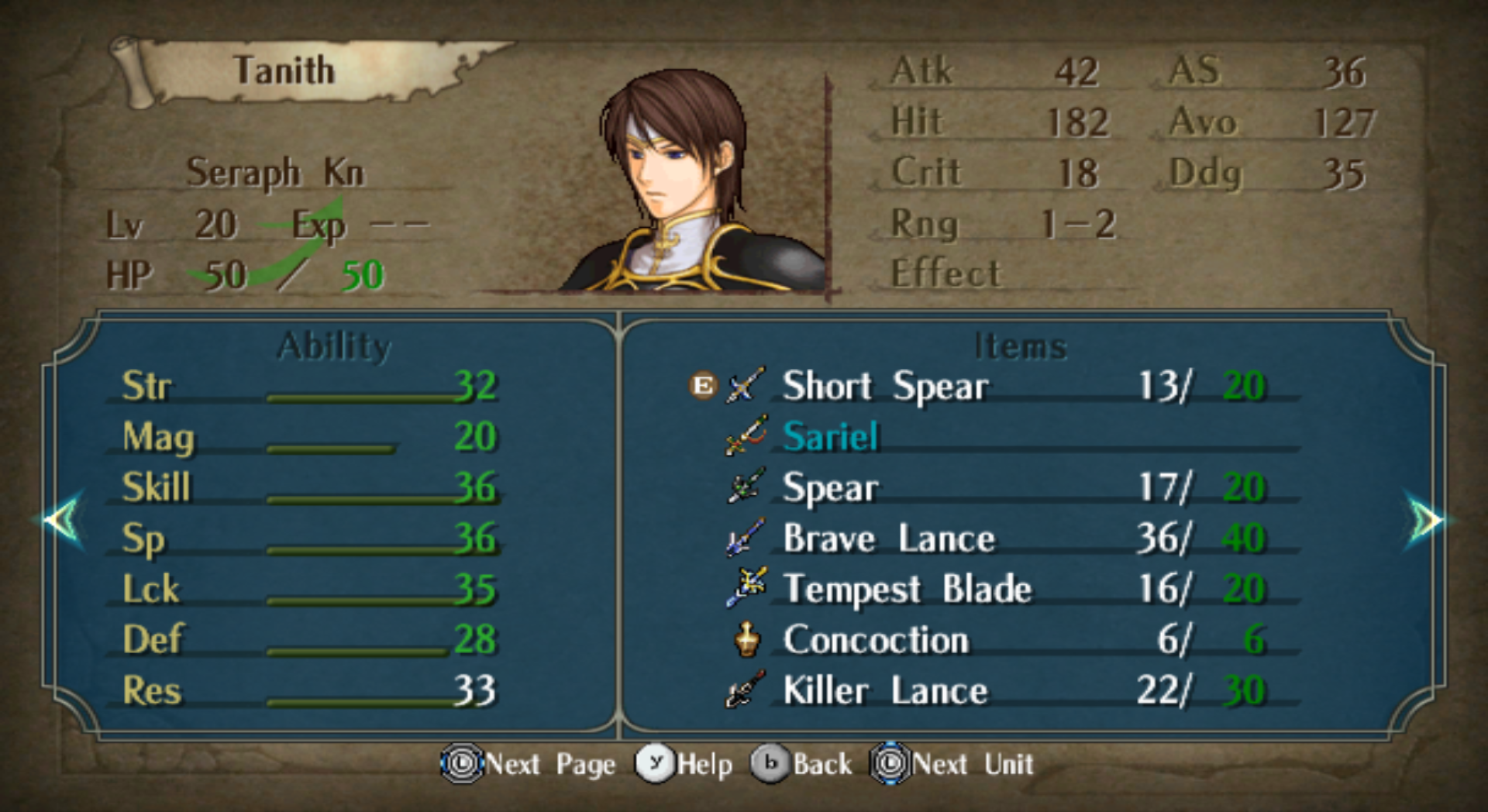Select the Seraph Kn class label
Screen dimensions: 1488x812
click(274, 172)
